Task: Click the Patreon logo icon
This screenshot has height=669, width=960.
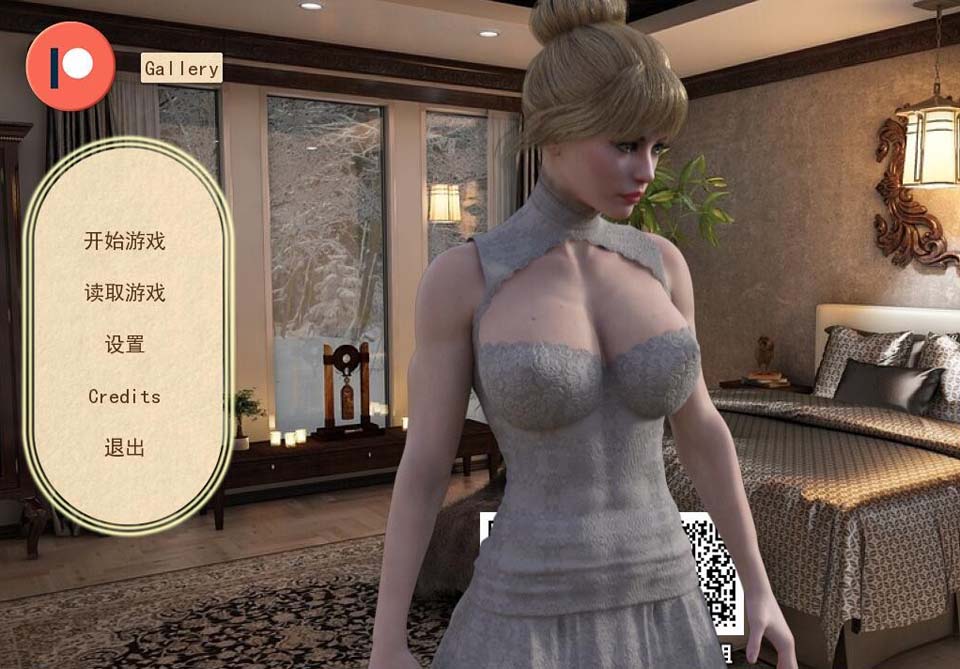Action: 70,66
